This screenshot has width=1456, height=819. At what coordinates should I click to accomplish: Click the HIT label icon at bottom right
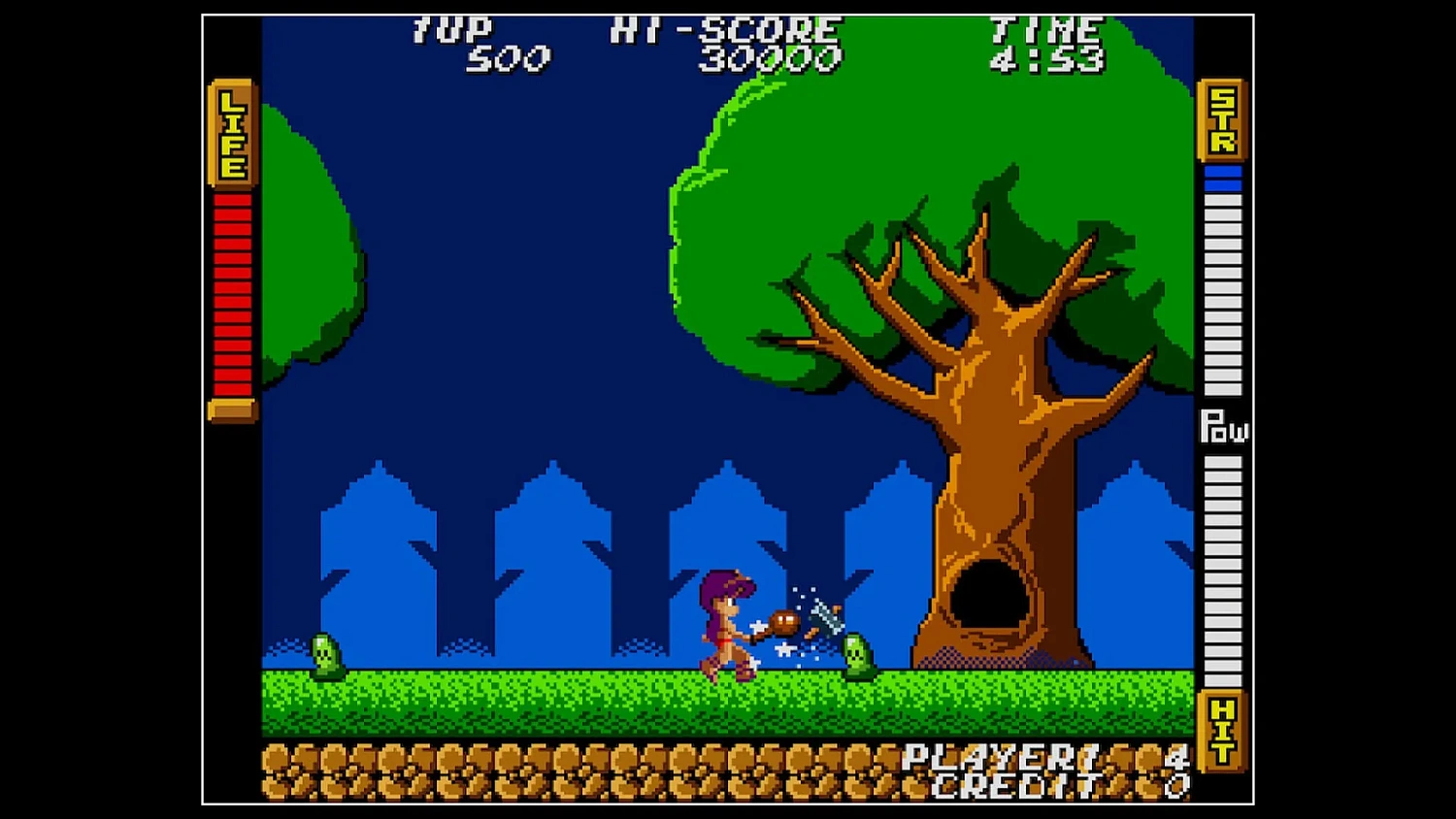(1221, 730)
